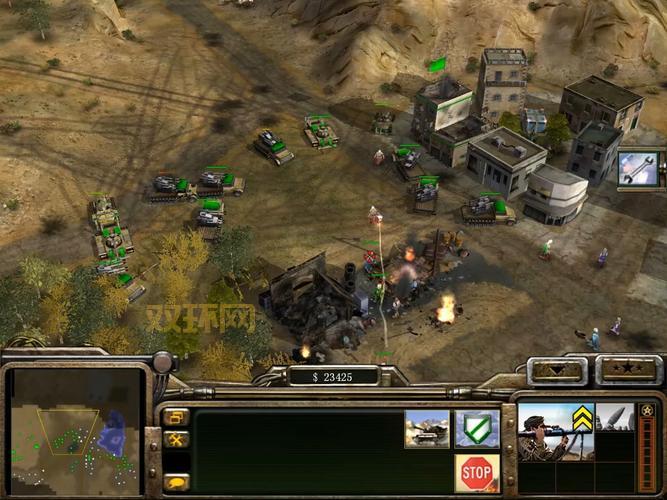
Task: Select the missile upgrade icon beside portrait
Action: (x=614, y=418)
